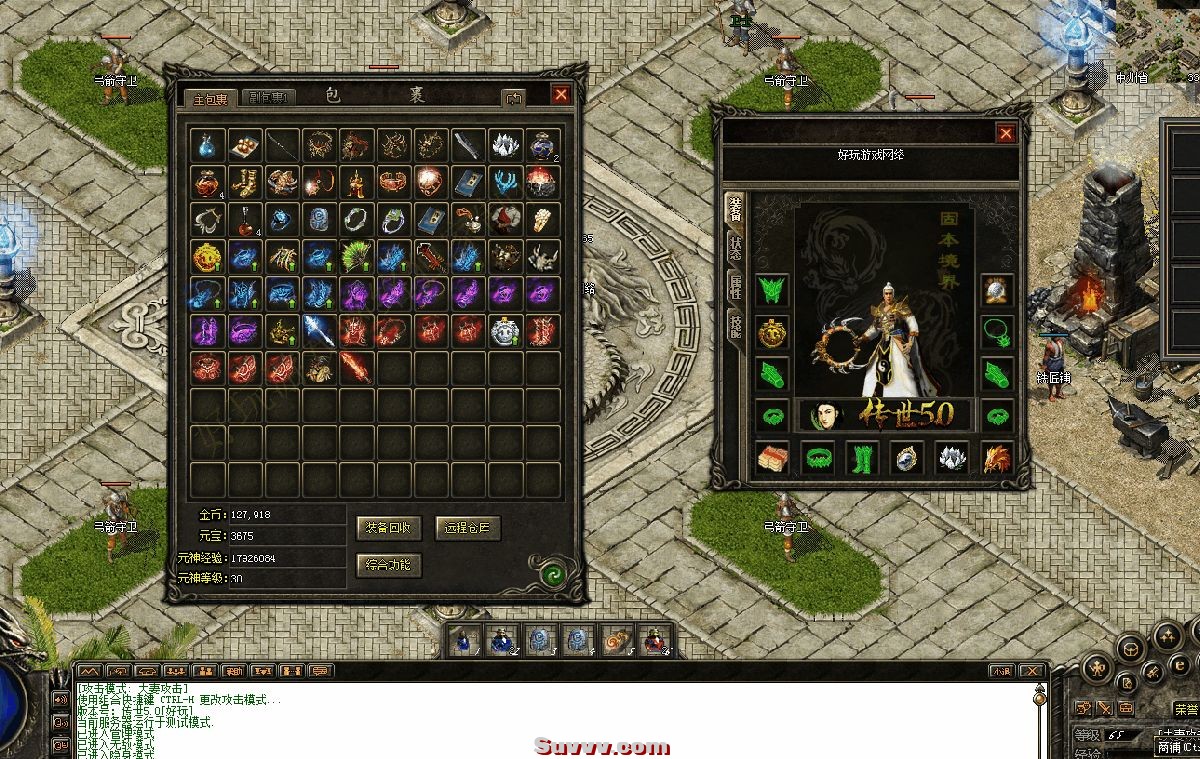Select the flaming red sword item
The height and width of the screenshot is (759, 1200).
pos(355,367)
